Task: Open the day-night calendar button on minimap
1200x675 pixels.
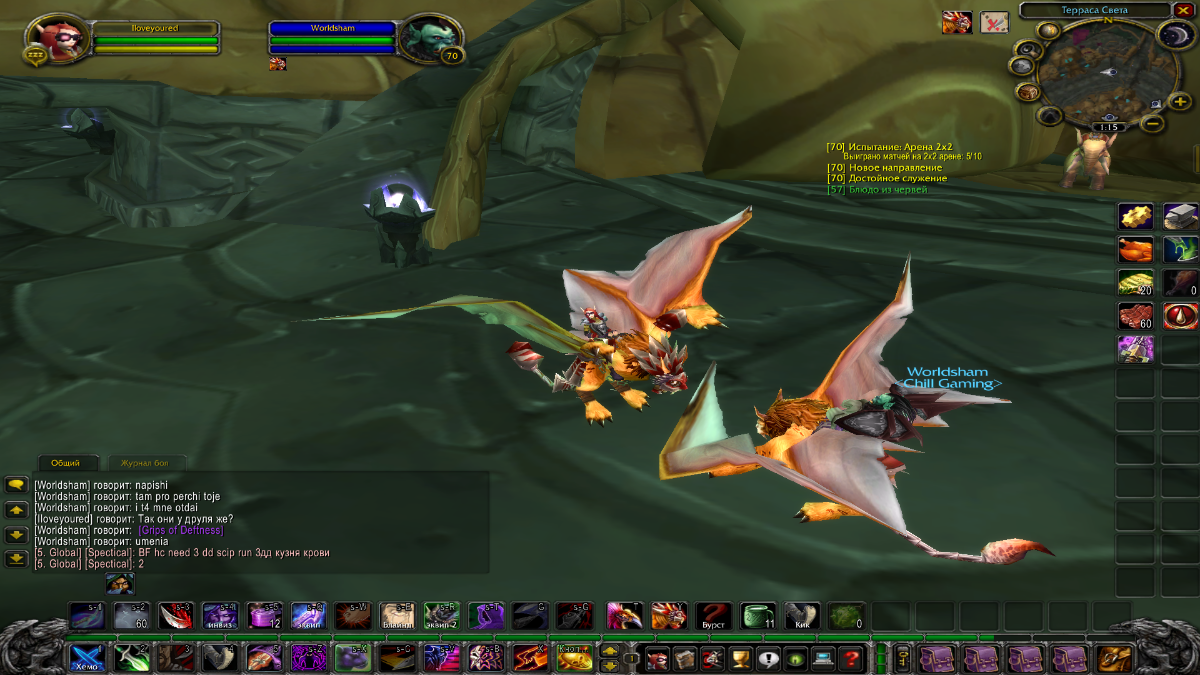Action: pyautogui.click(x=1171, y=37)
